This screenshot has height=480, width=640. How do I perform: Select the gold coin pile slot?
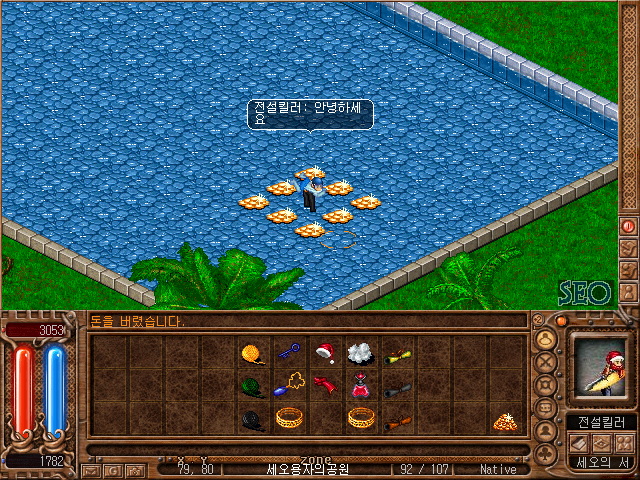coord(505,421)
